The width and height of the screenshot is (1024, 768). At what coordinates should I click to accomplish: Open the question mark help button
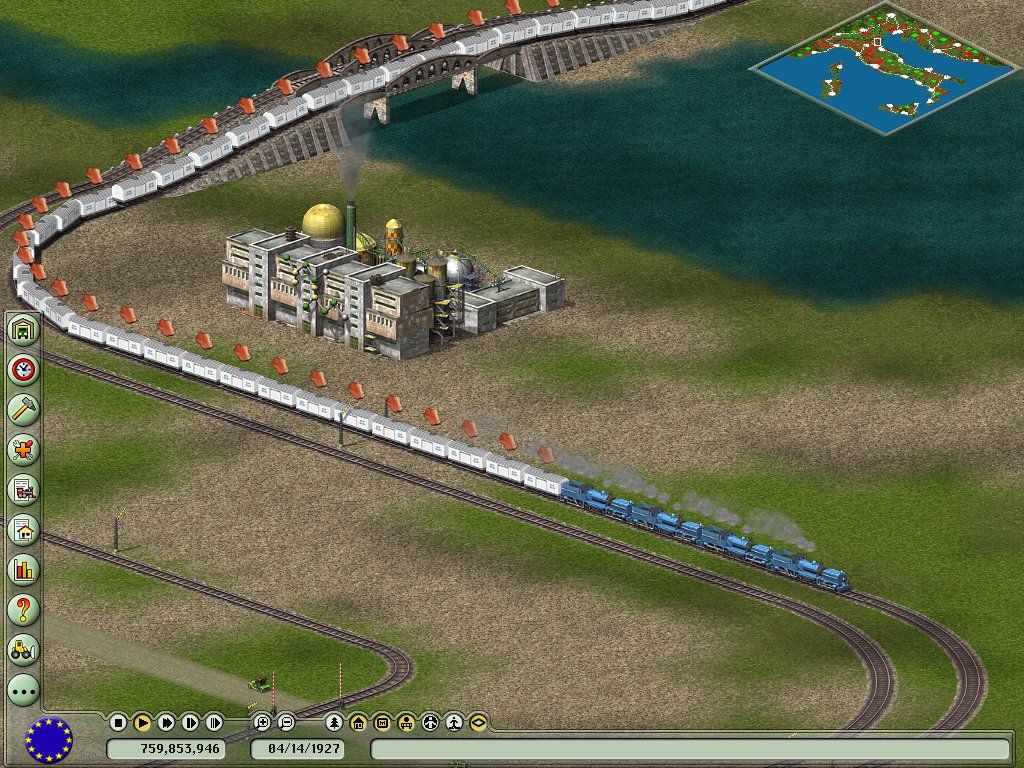point(23,608)
